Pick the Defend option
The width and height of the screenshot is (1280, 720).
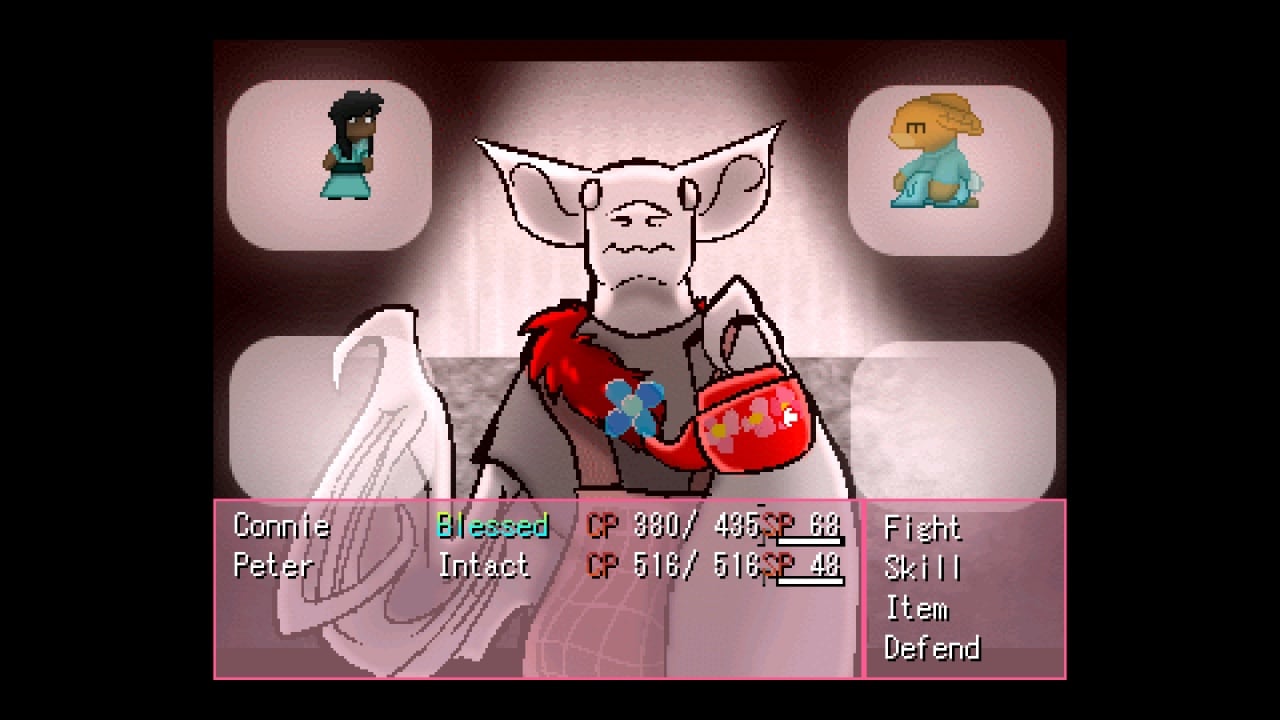(x=931, y=648)
